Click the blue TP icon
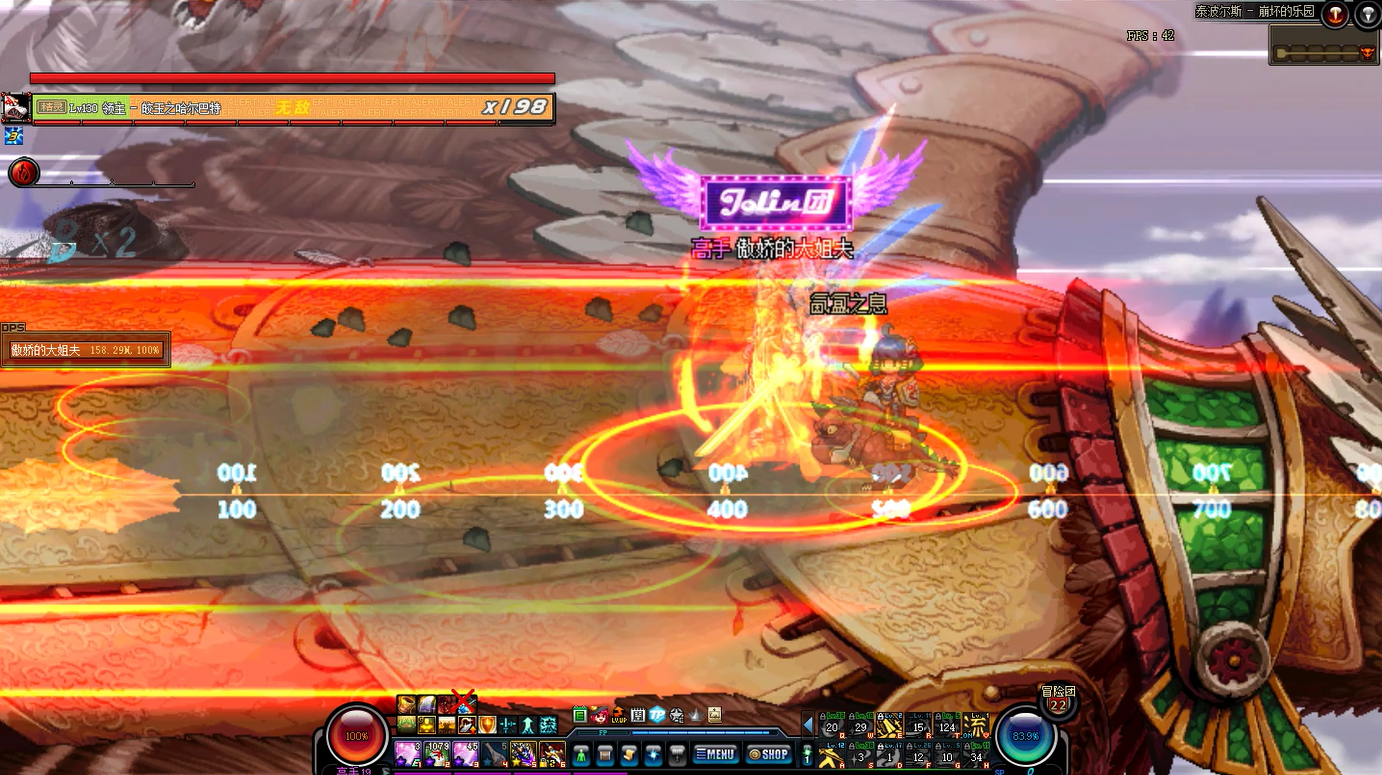Screen dimensions: 1382x775 [x=657, y=715]
